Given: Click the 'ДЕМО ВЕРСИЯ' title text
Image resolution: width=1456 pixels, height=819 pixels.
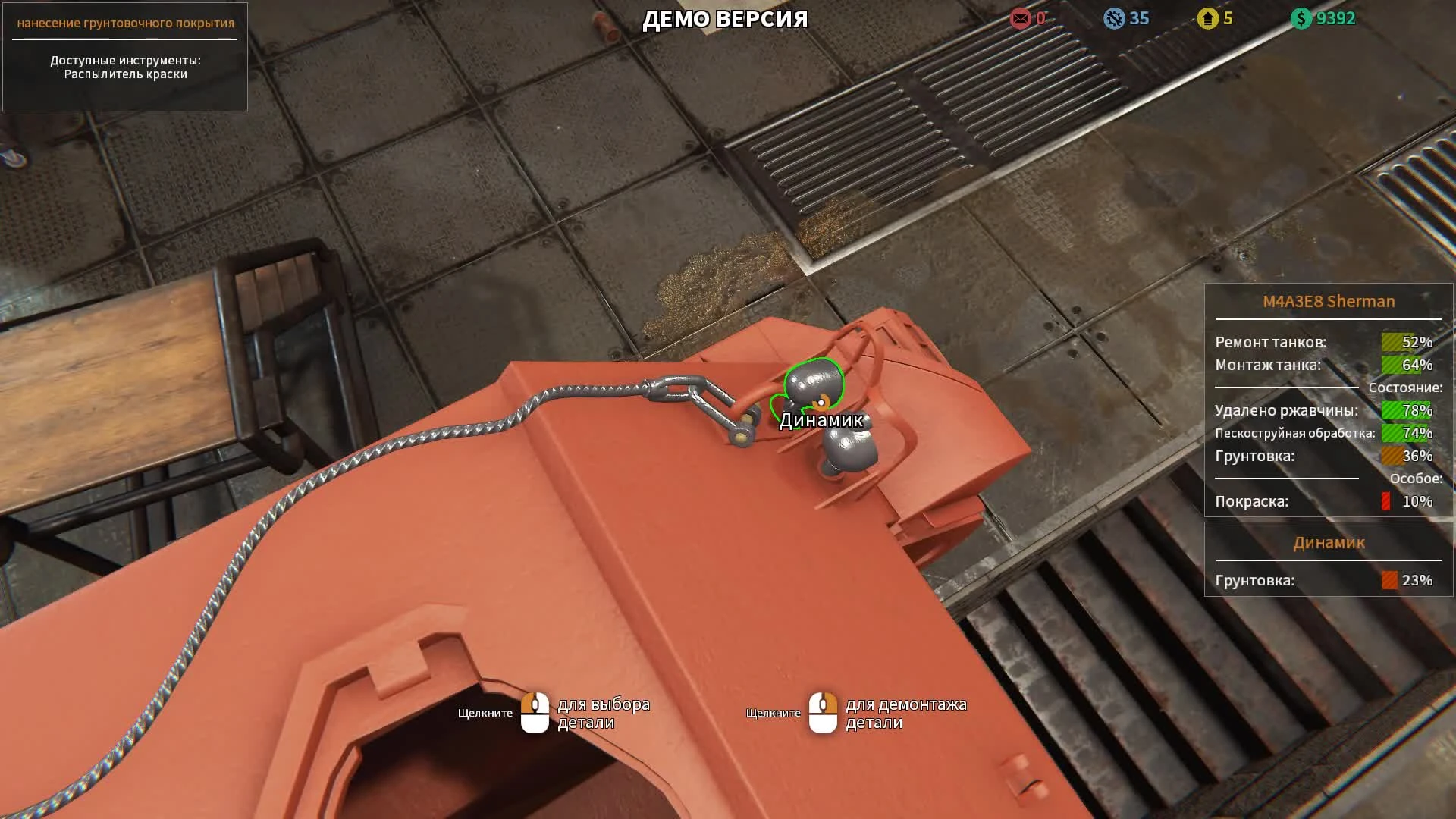Looking at the screenshot, I should (x=724, y=19).
